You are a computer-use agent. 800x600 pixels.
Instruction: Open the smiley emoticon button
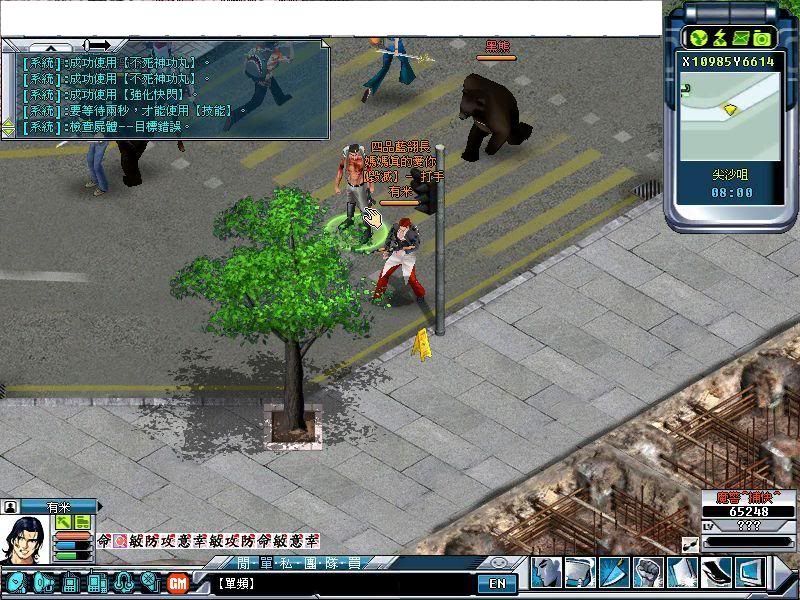click(499, 563)
